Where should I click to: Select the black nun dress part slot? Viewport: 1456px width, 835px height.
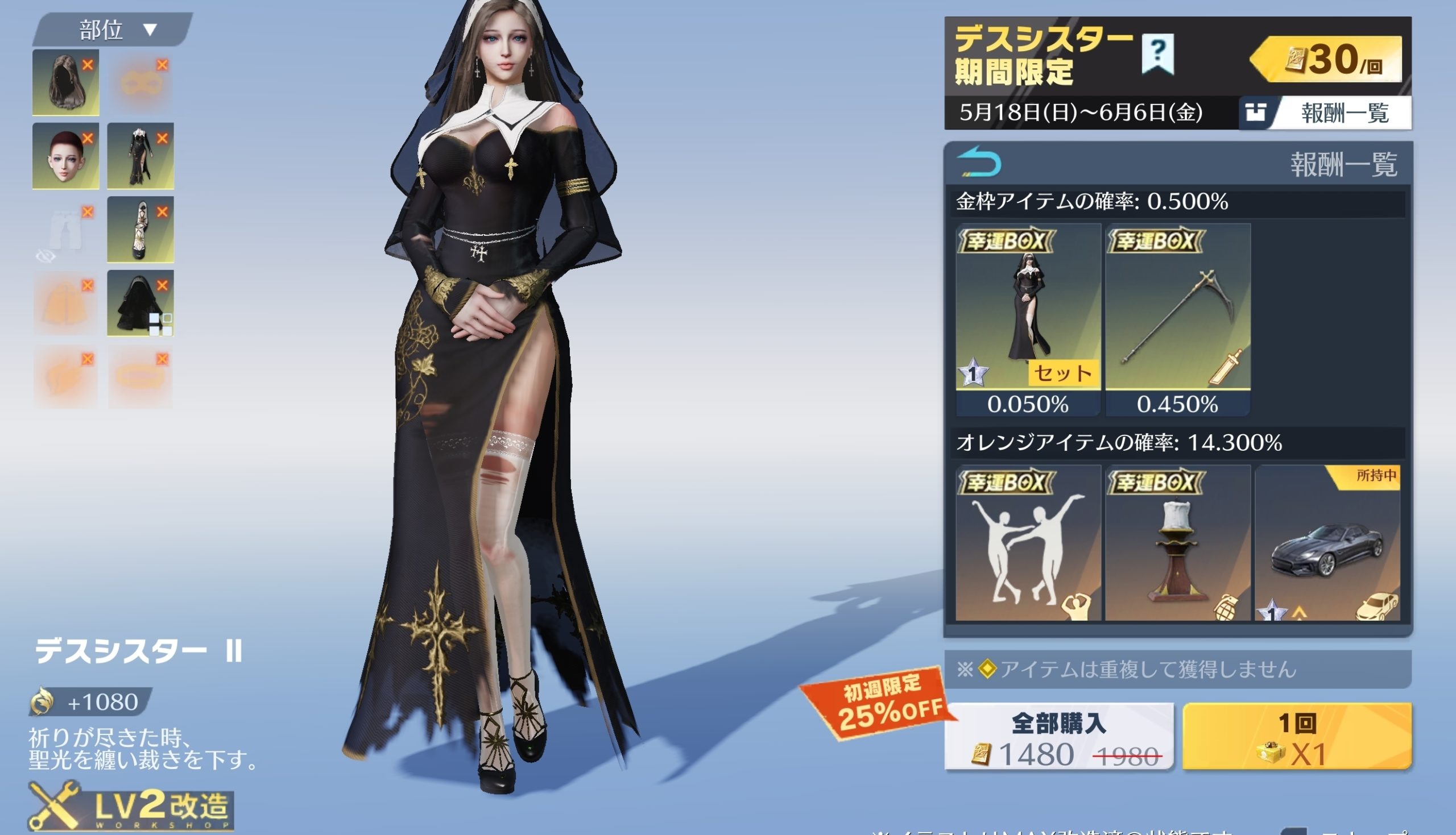139,156
